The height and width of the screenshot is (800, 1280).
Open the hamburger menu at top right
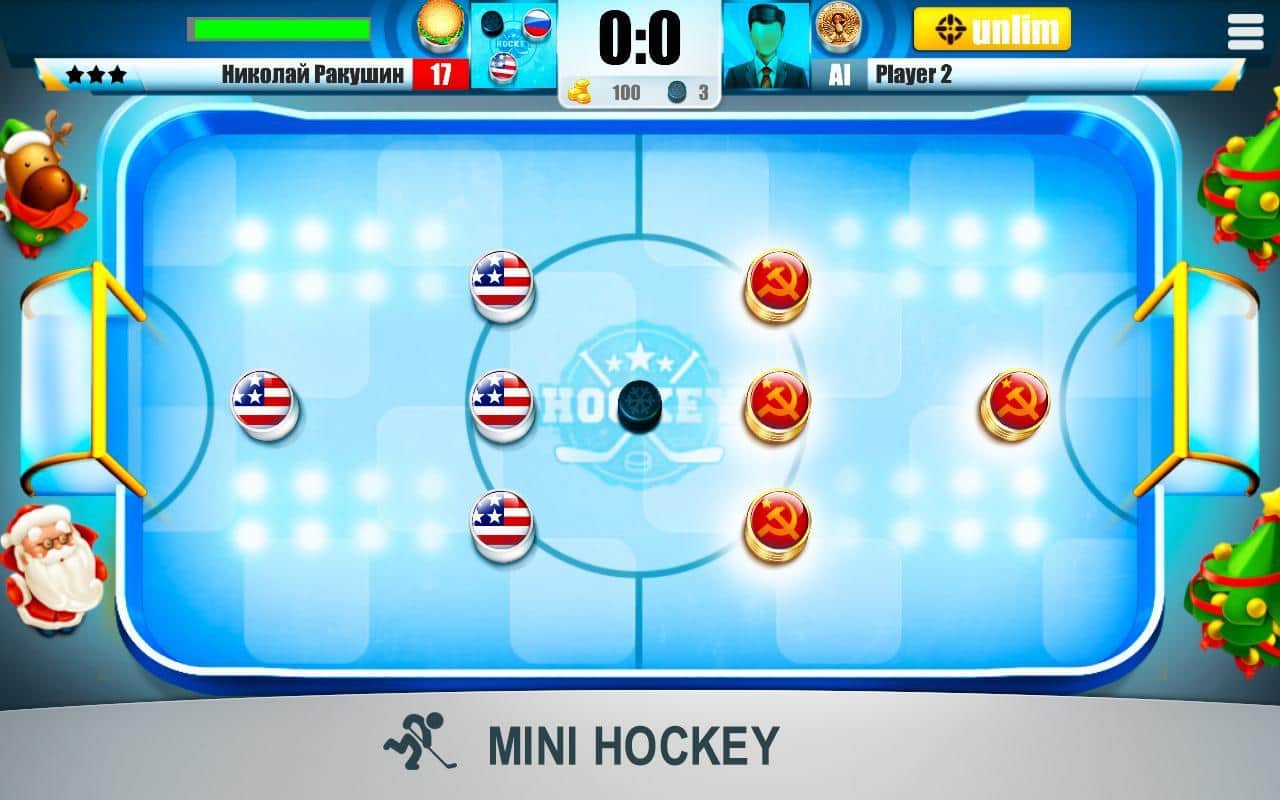[x=1246, y=31]
